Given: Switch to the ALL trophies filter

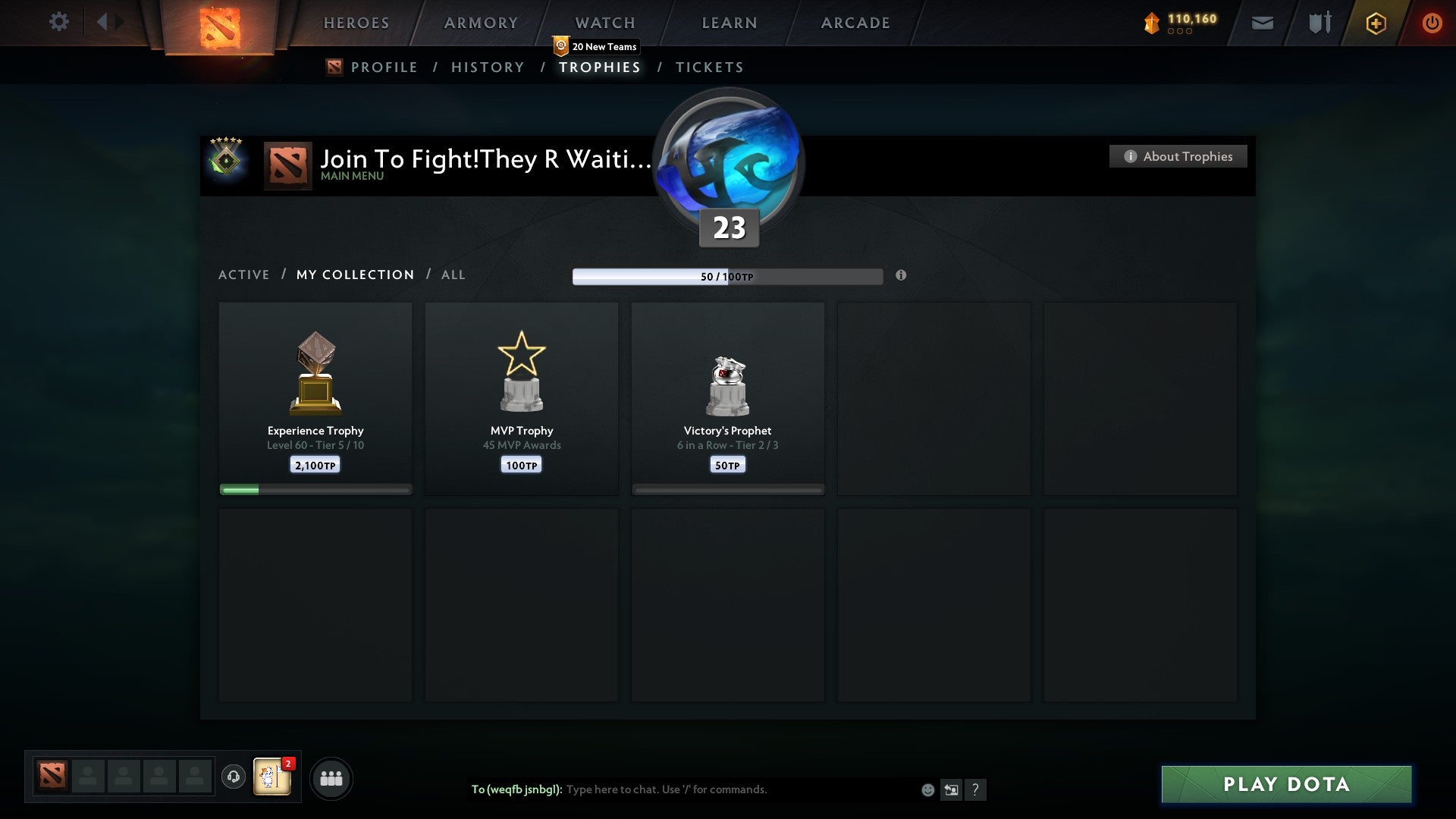Looking at the screenshot, I should (453, 275).
